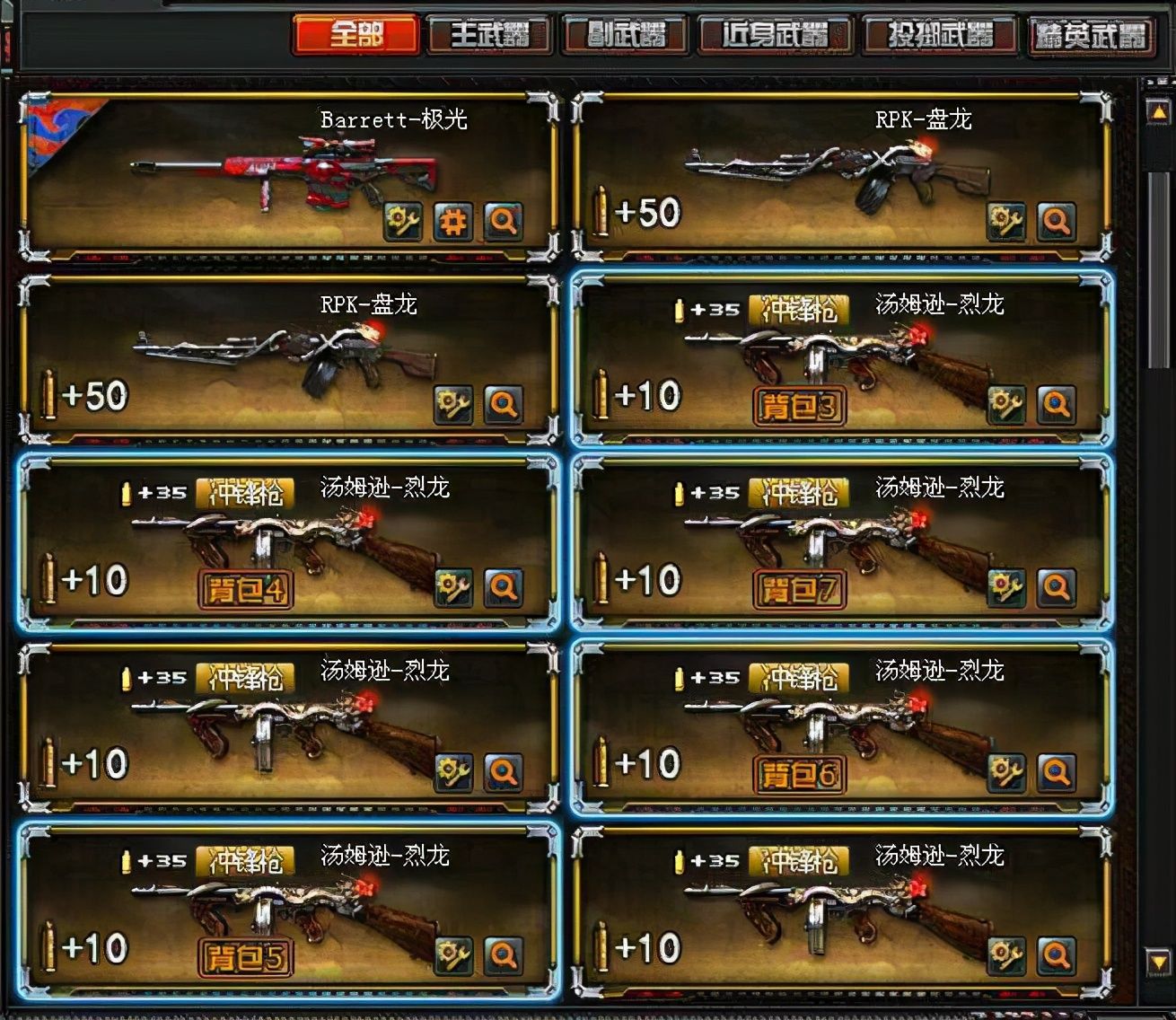Select the 汤姆逊-烈龙 in 背包4
1176x1020 pixels.
tap(287, 542)
